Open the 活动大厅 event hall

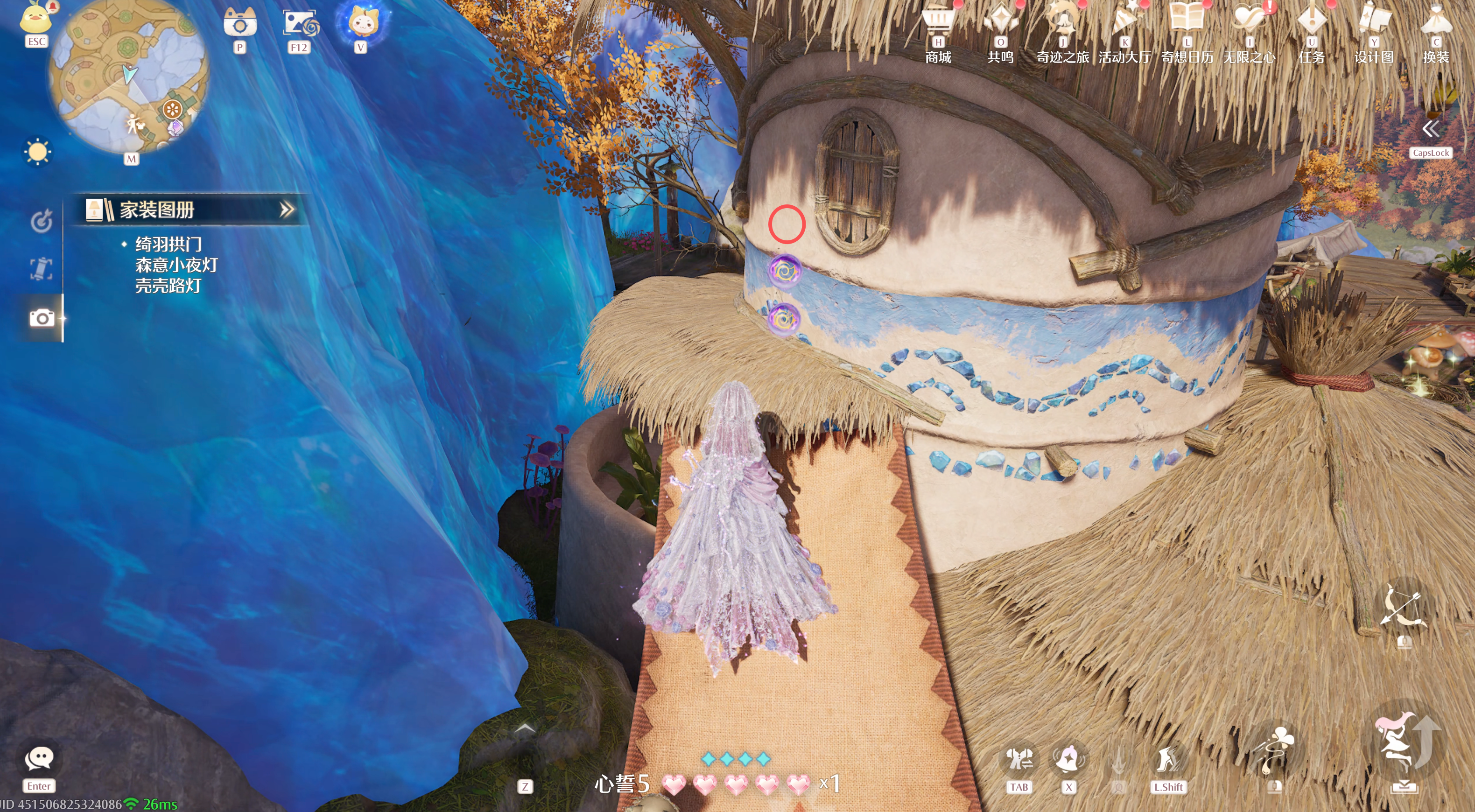1124,23
